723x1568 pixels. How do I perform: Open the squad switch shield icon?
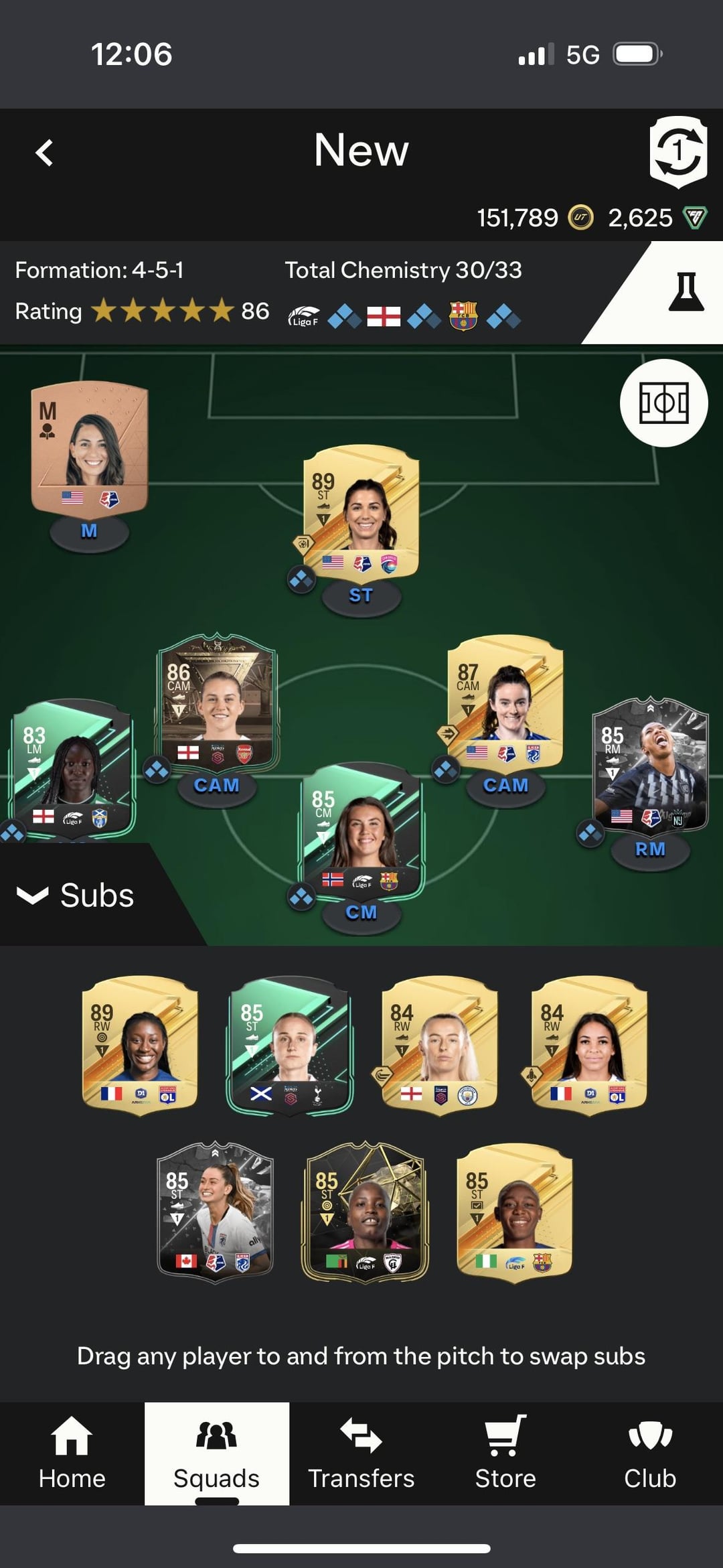tap(677, 152)
